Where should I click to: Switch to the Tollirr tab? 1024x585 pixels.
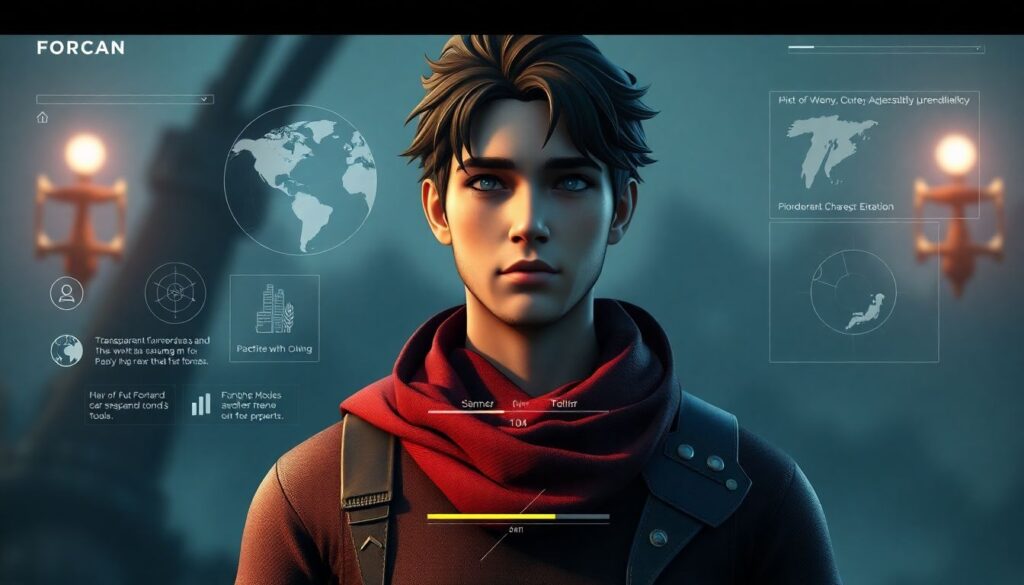565,404
